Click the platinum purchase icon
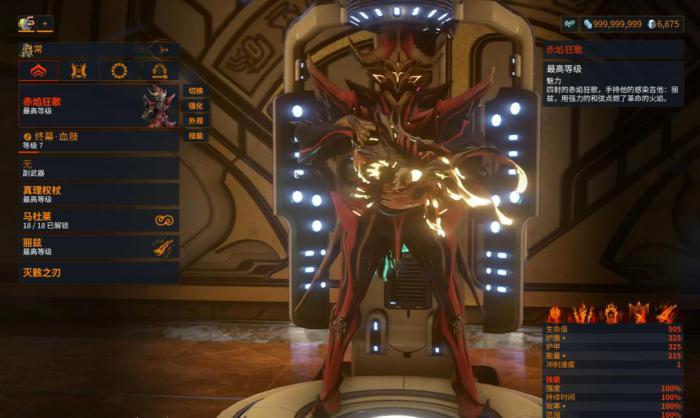This screenshot has width=700, height=418. [571, 23]
